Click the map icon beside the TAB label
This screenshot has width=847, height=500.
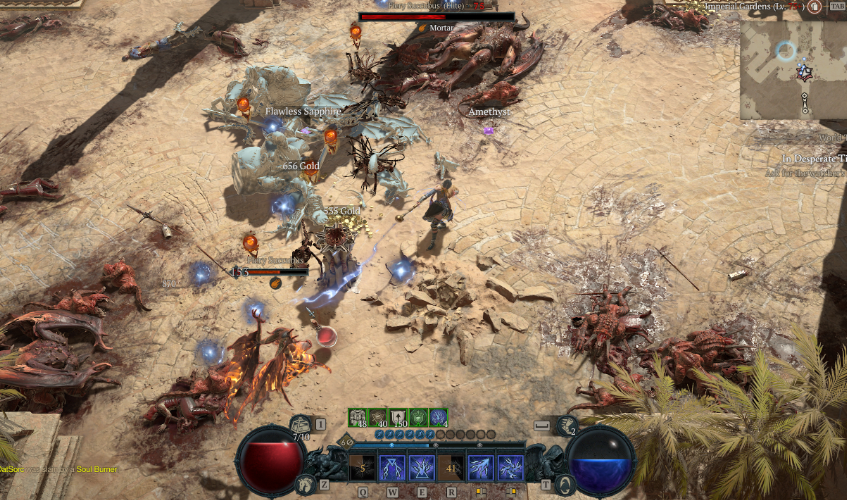[813, 6]
